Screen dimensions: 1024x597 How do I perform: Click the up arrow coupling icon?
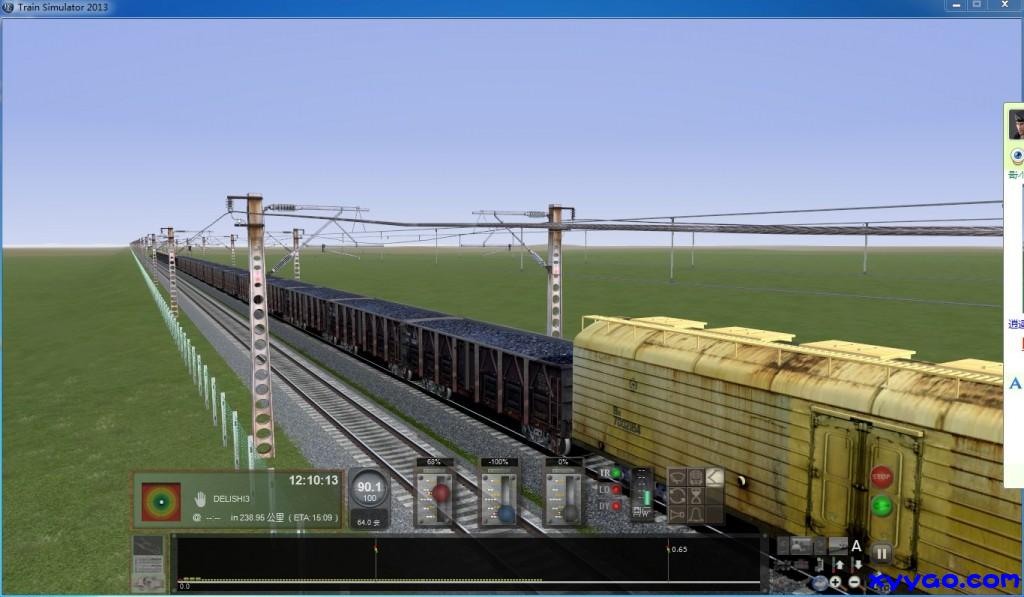point(840,565)
